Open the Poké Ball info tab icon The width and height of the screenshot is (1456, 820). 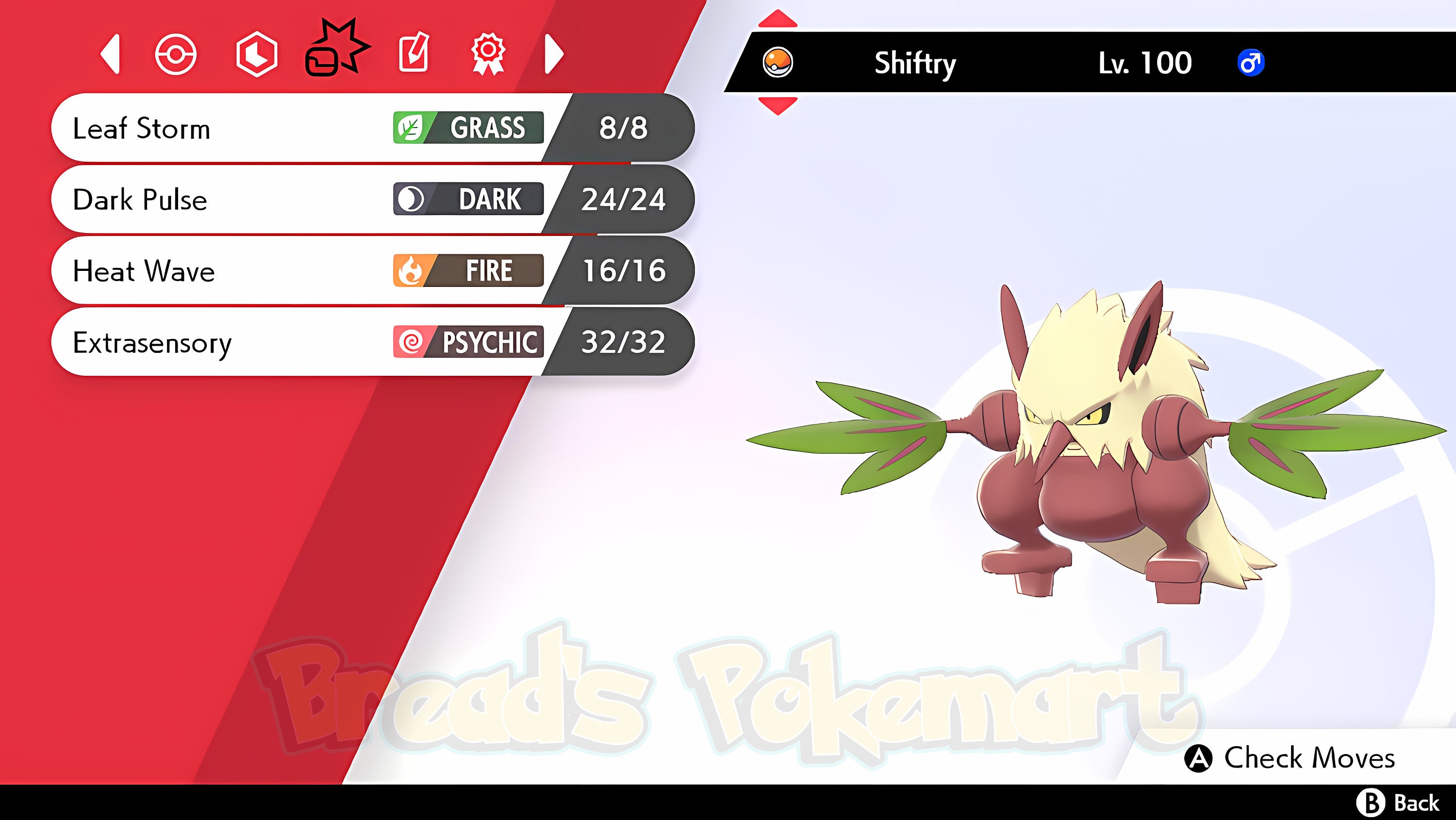(x=176, y=55)
